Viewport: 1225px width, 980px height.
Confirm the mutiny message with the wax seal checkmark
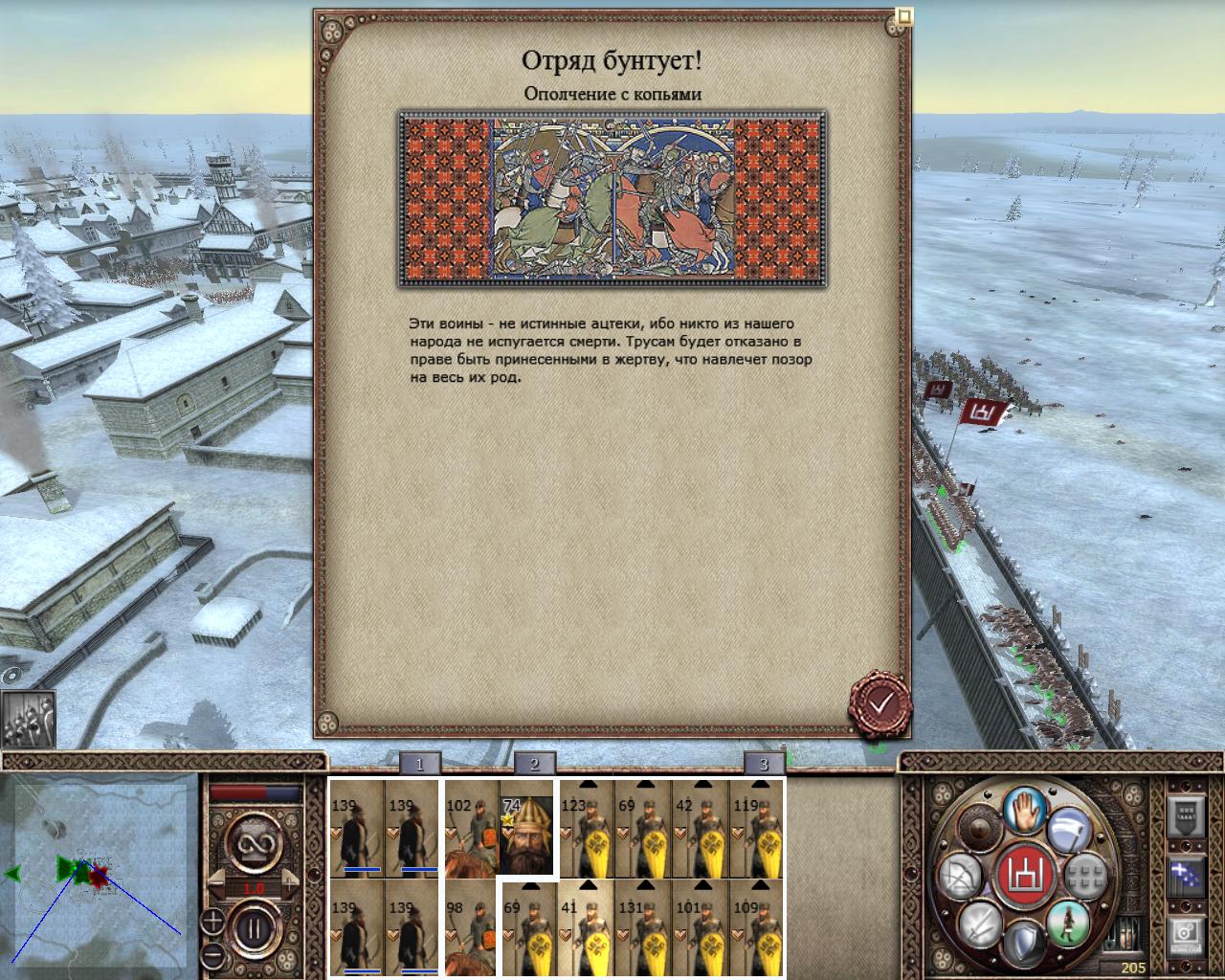click(x=880, y=704)
